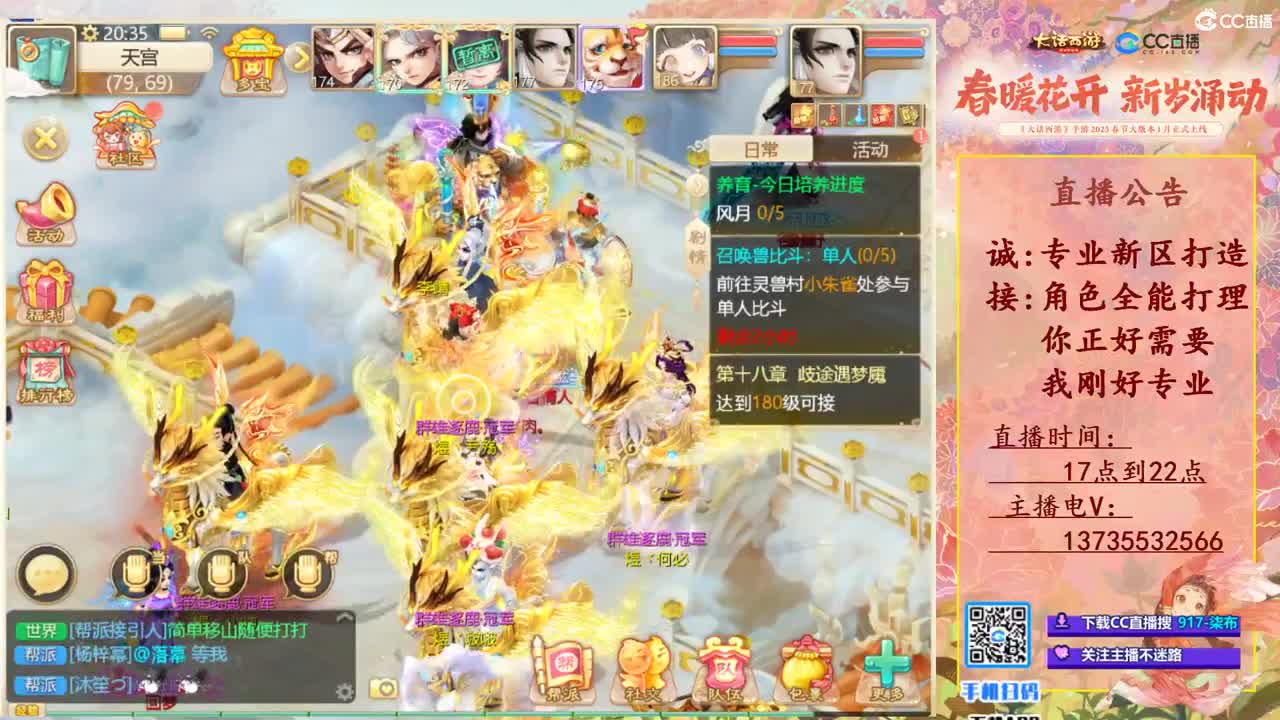Accept the 第十八章 歧途遇梦魇 quest entry
Viewport: 1280px width, 720px height.
point(800,382)
